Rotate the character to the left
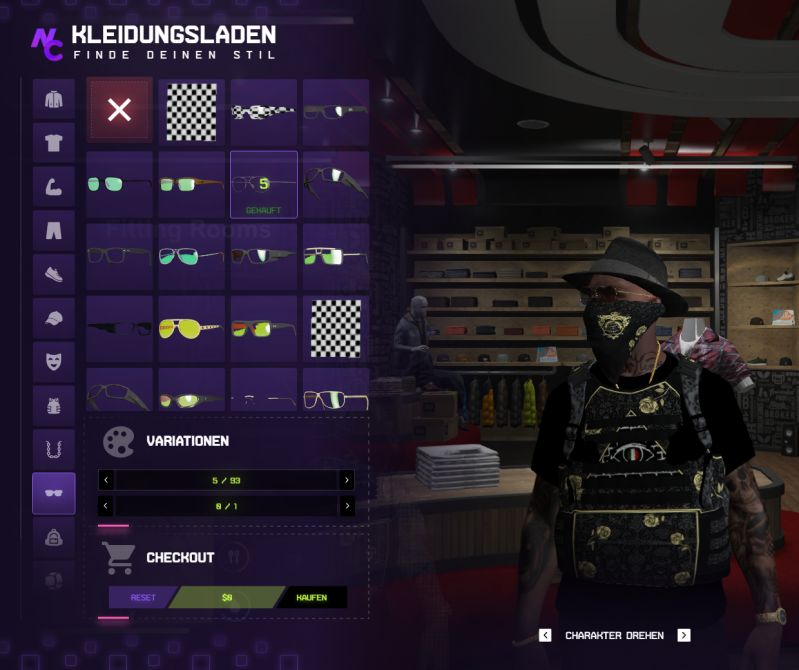 point(545,635)
